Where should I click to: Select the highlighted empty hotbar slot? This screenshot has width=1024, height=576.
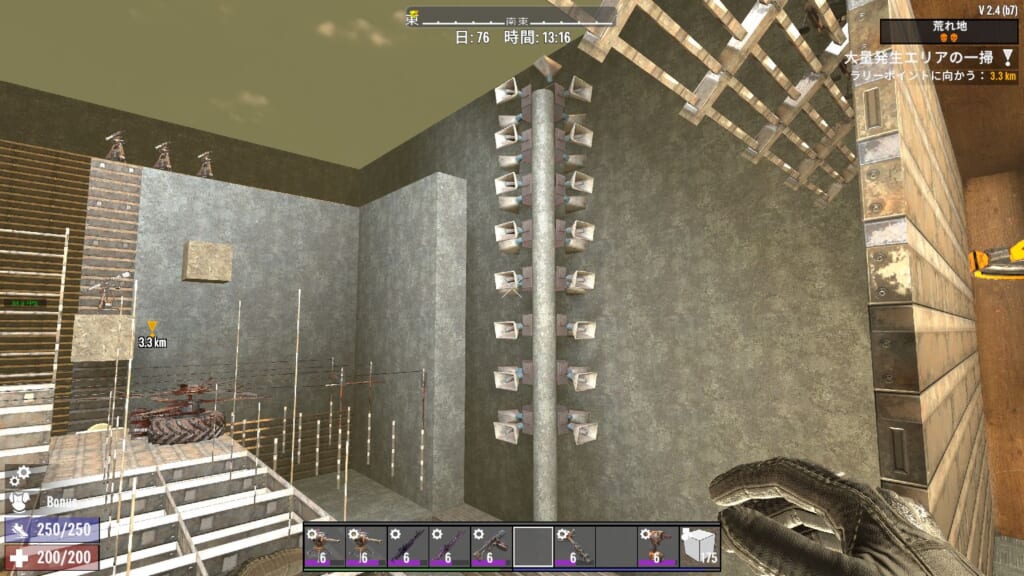click(533, 546)
